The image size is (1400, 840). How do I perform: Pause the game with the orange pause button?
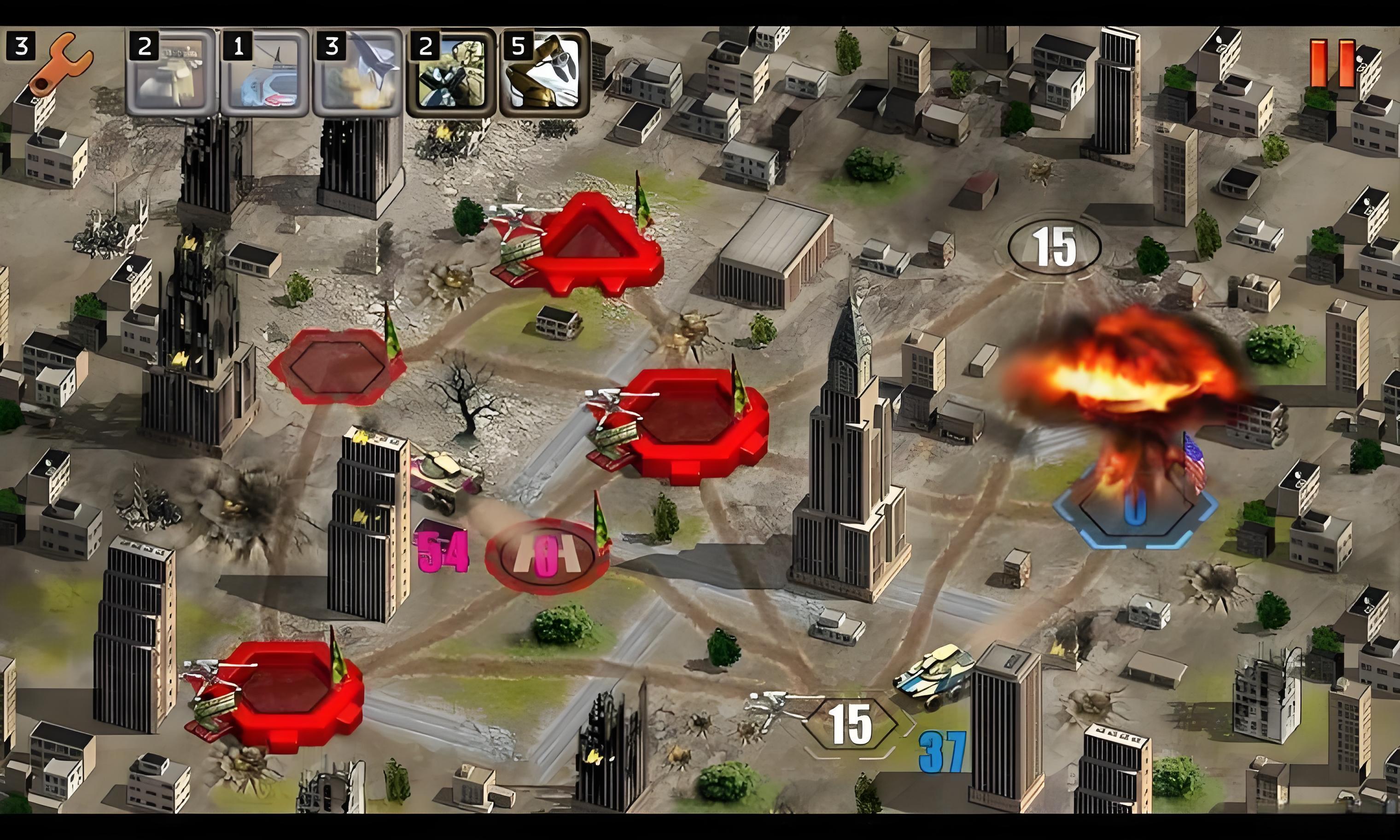(1332, 64)
